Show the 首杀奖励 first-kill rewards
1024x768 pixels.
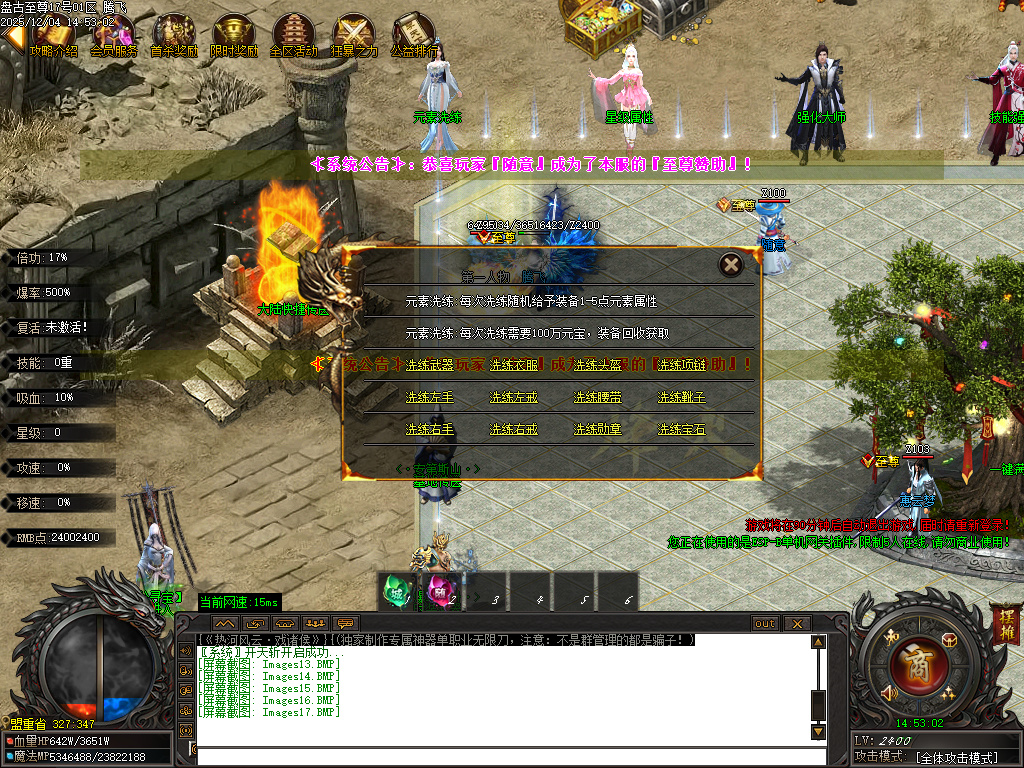pos(173,34)
